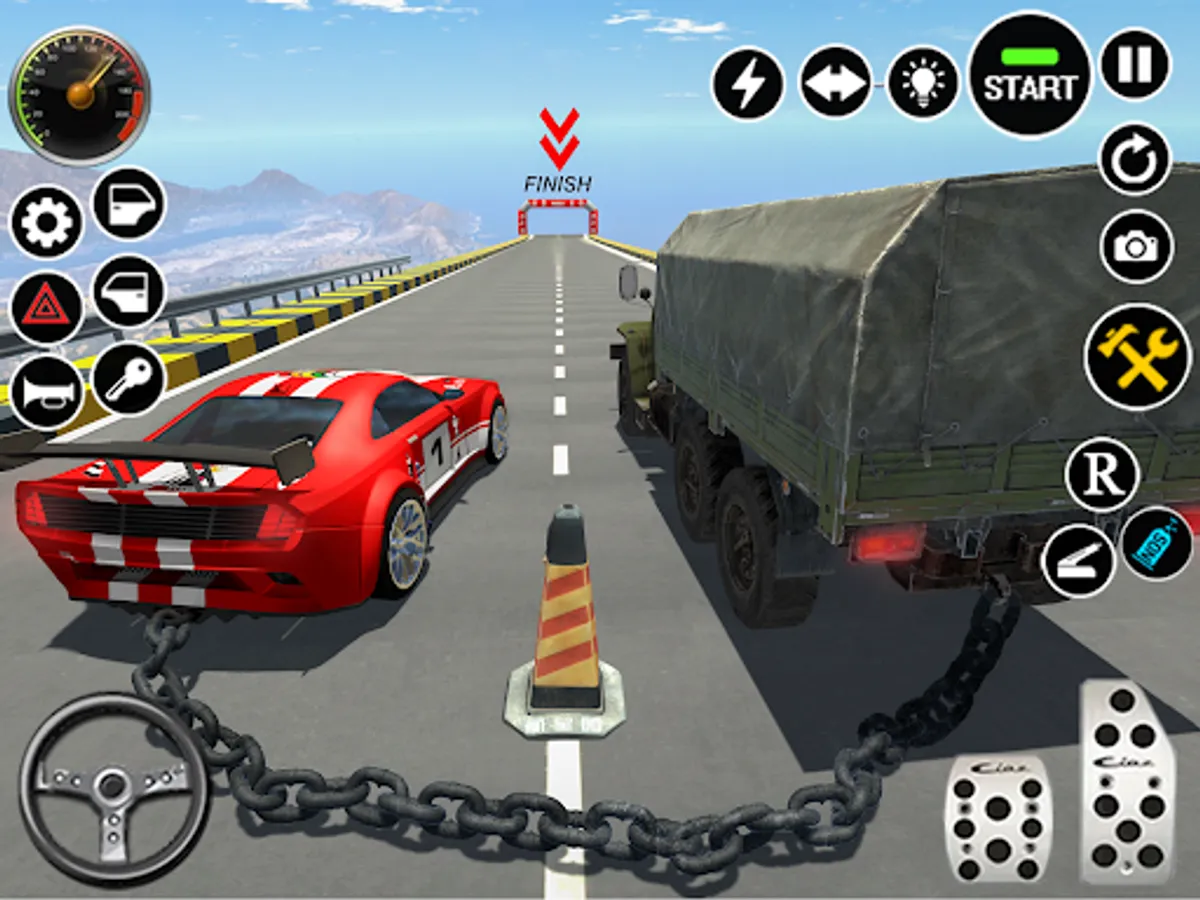The image size is (1200, 900).
Task: Sound the horn icon
Action: [x=44, y=392]
